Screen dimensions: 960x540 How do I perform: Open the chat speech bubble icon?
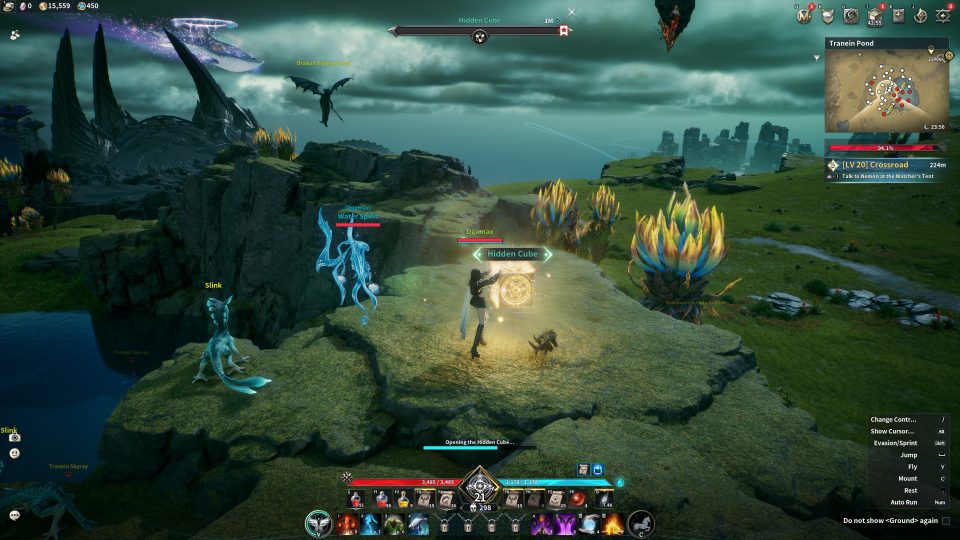[15, 515]
